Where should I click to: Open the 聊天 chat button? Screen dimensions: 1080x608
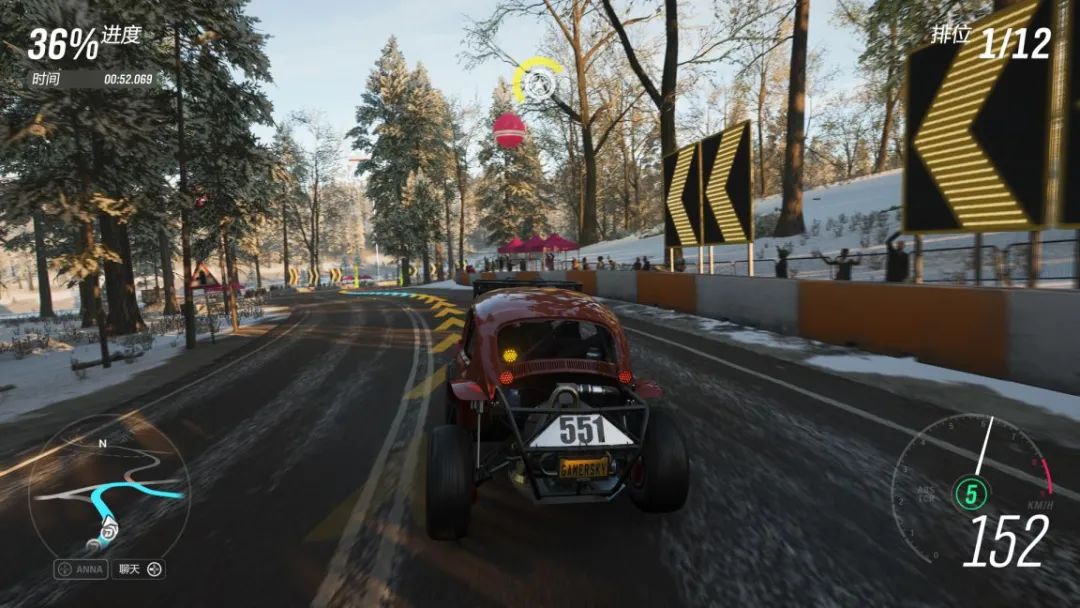pyautogui.click(x=138, y=569)
